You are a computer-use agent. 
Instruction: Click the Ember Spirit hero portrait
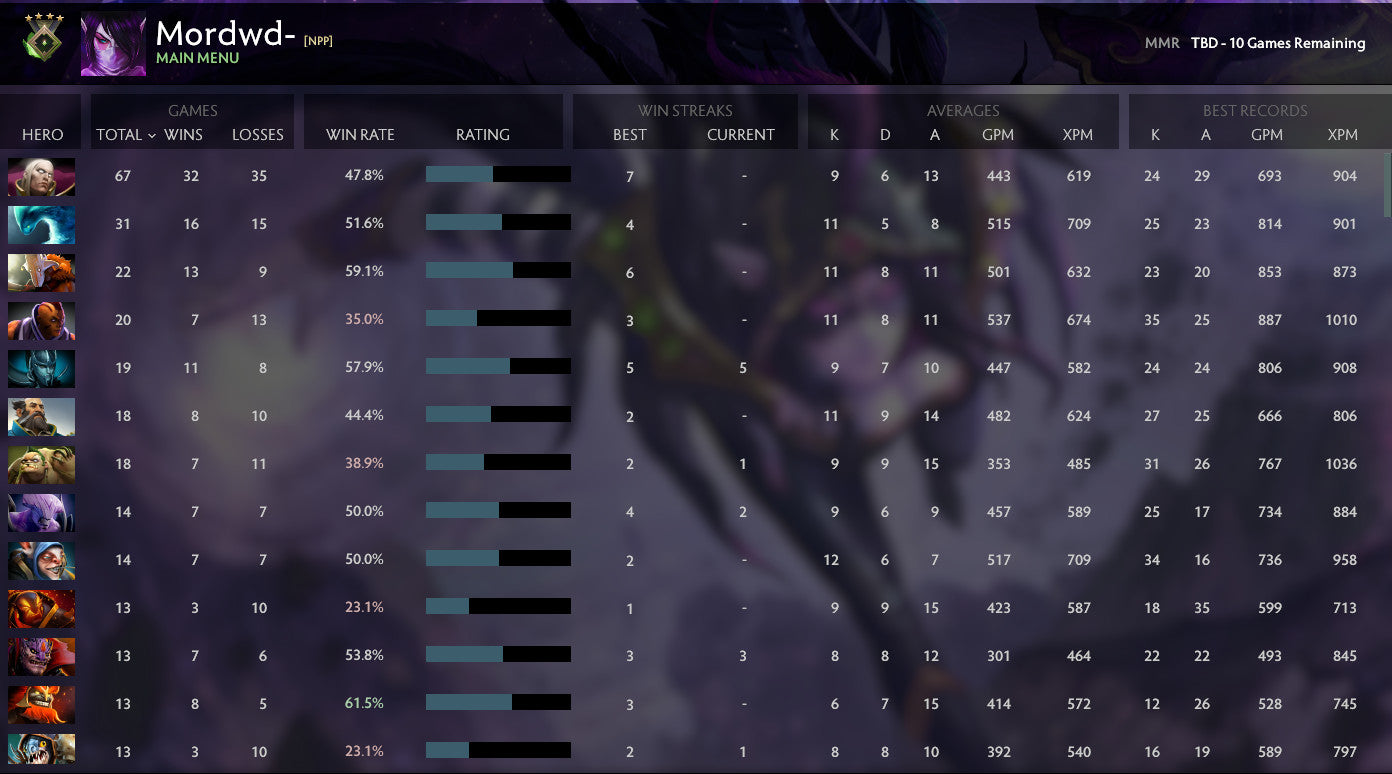point(41,608)
